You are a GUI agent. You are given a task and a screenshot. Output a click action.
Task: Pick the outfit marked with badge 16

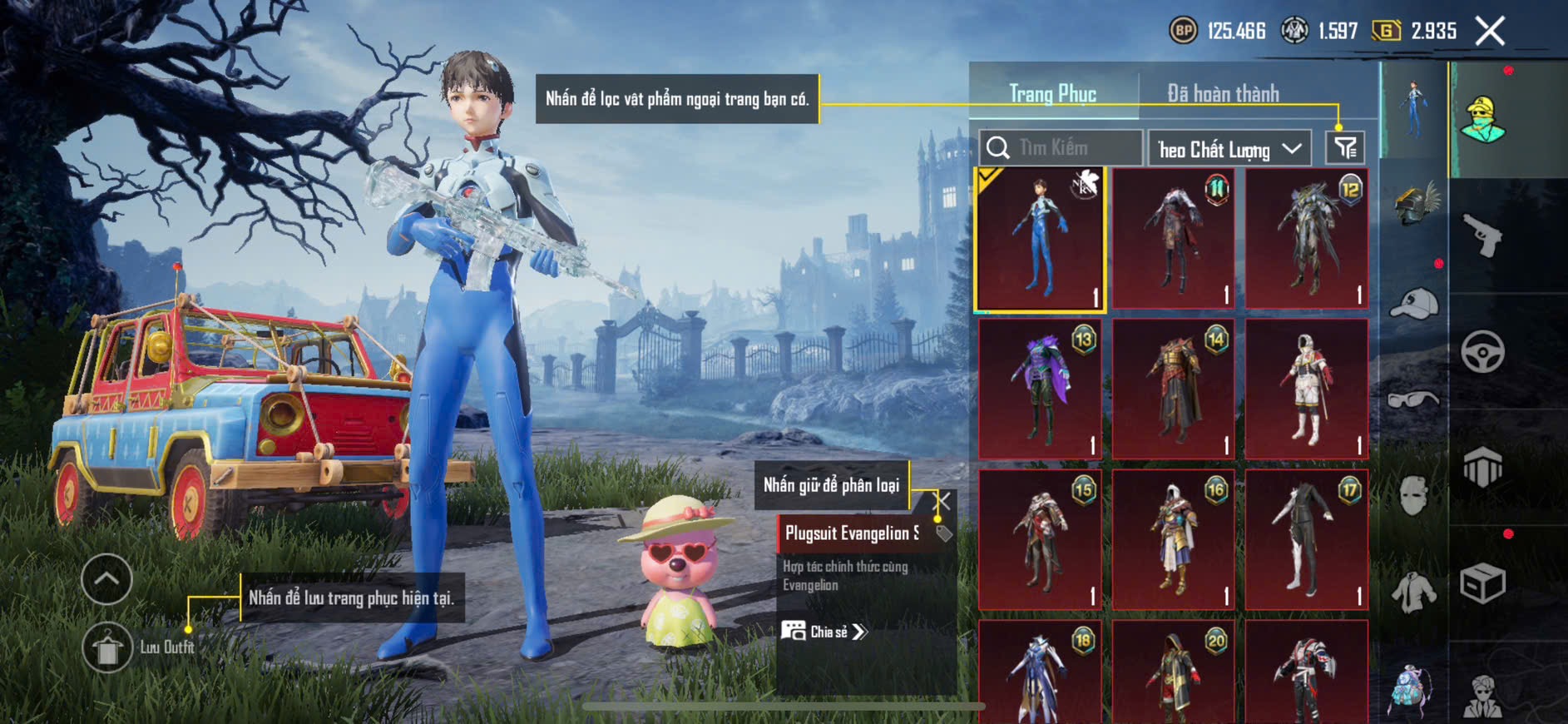click(1173, 539)
